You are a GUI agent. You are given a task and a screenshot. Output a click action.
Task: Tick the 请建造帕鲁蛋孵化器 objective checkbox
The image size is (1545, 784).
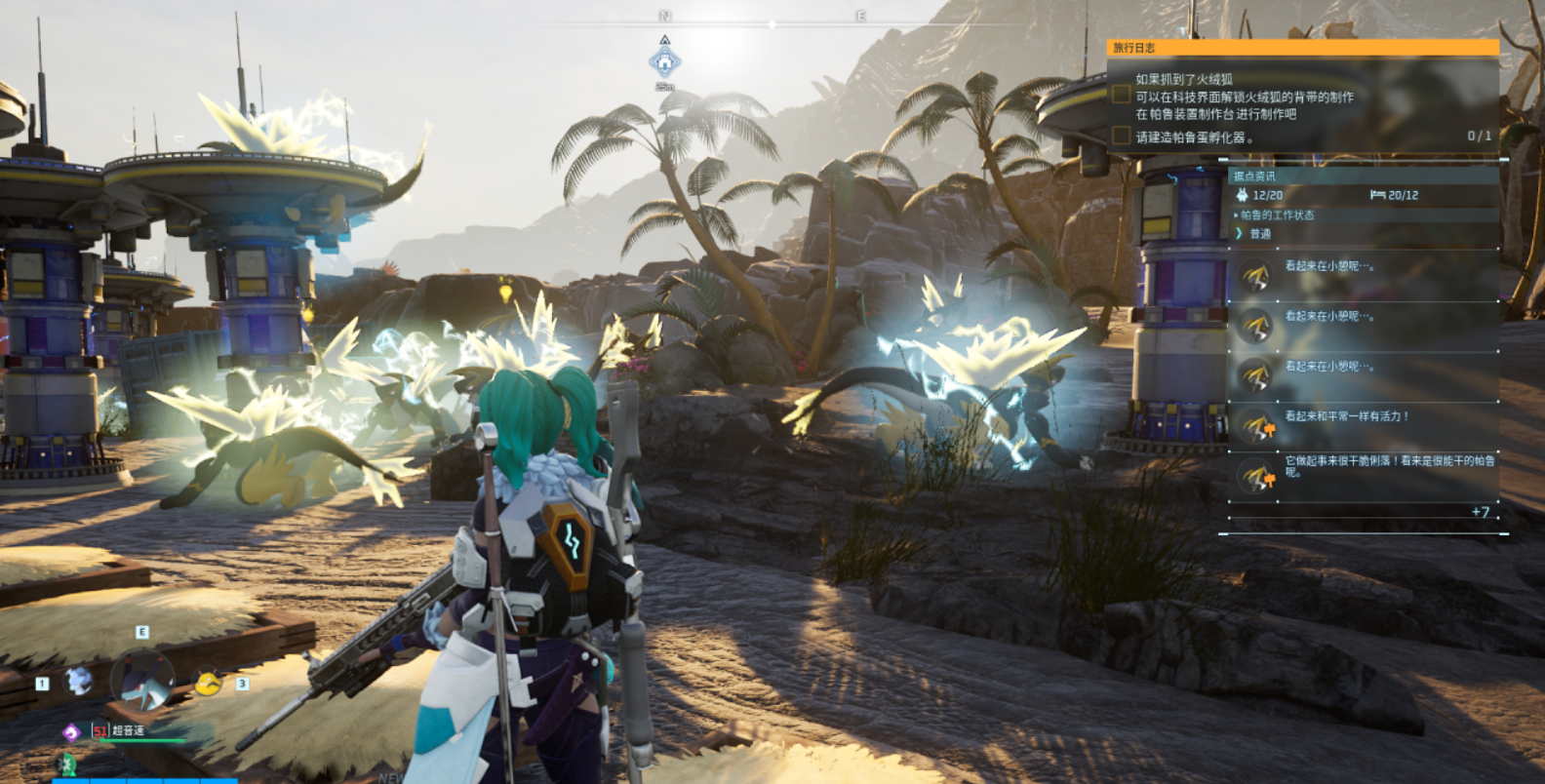(x=1122, y=136)
